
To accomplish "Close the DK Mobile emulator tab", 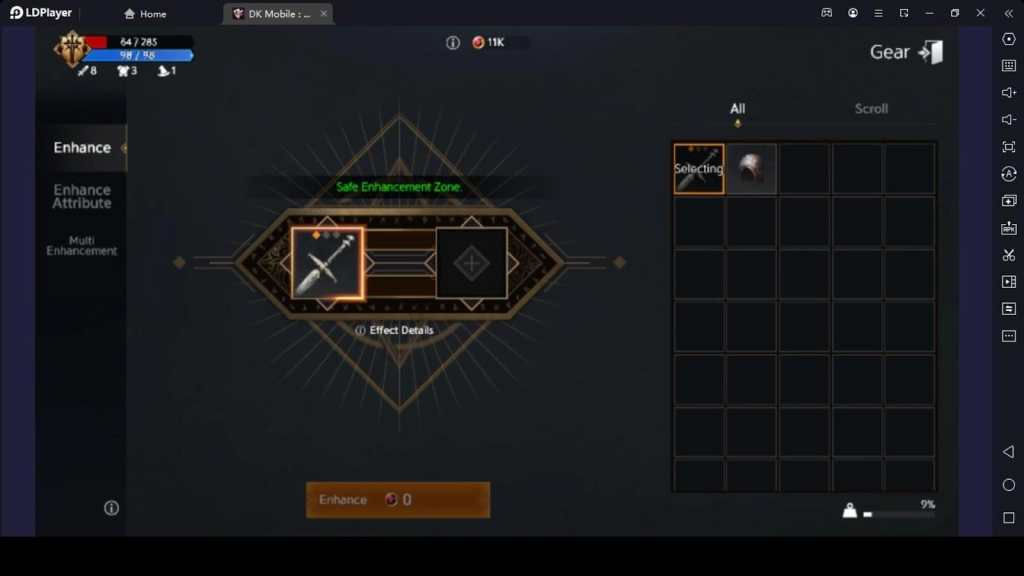I will point(324,14).
